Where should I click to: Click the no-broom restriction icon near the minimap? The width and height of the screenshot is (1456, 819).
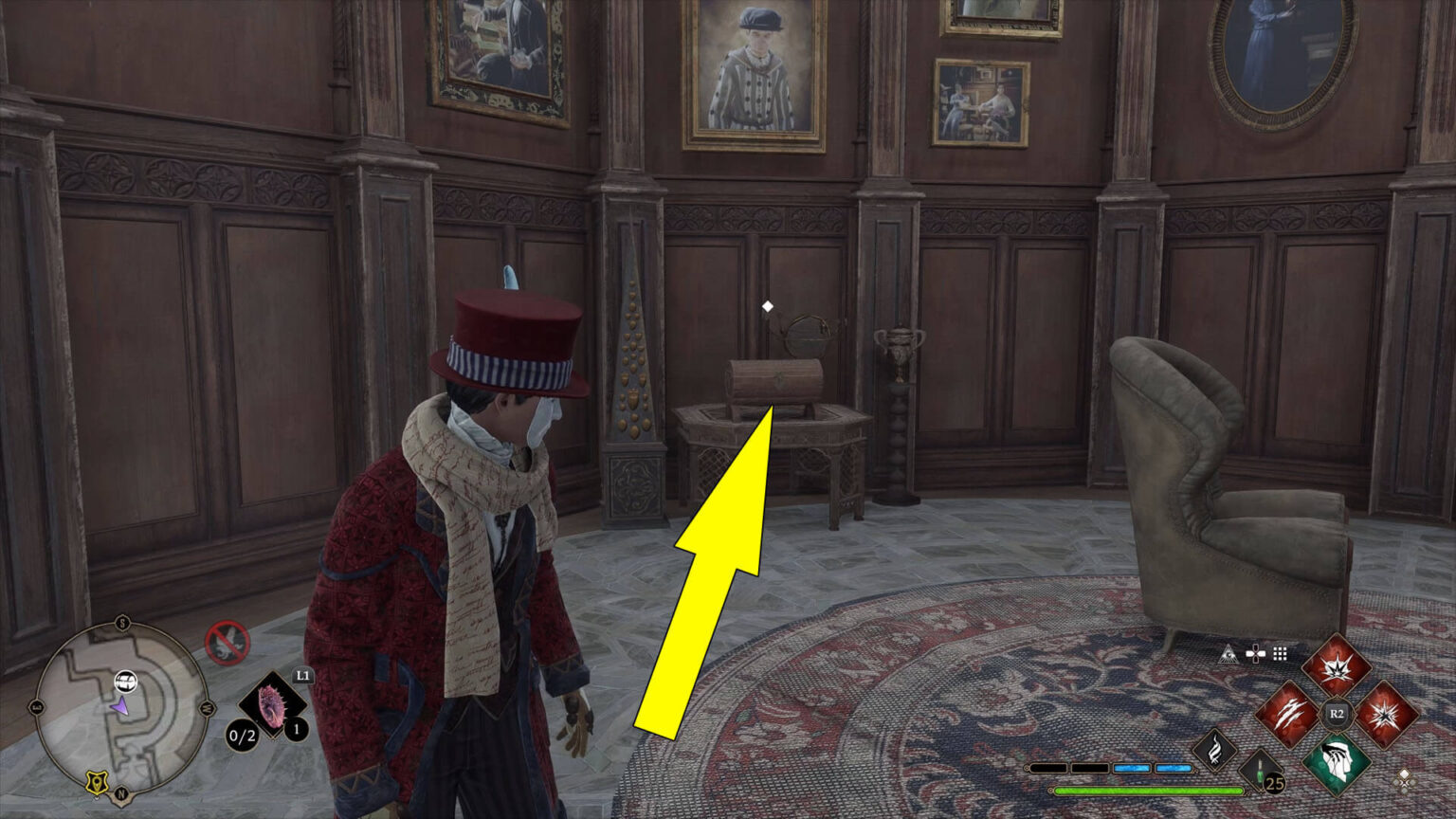pyautogui.click(x=228, y=642)
